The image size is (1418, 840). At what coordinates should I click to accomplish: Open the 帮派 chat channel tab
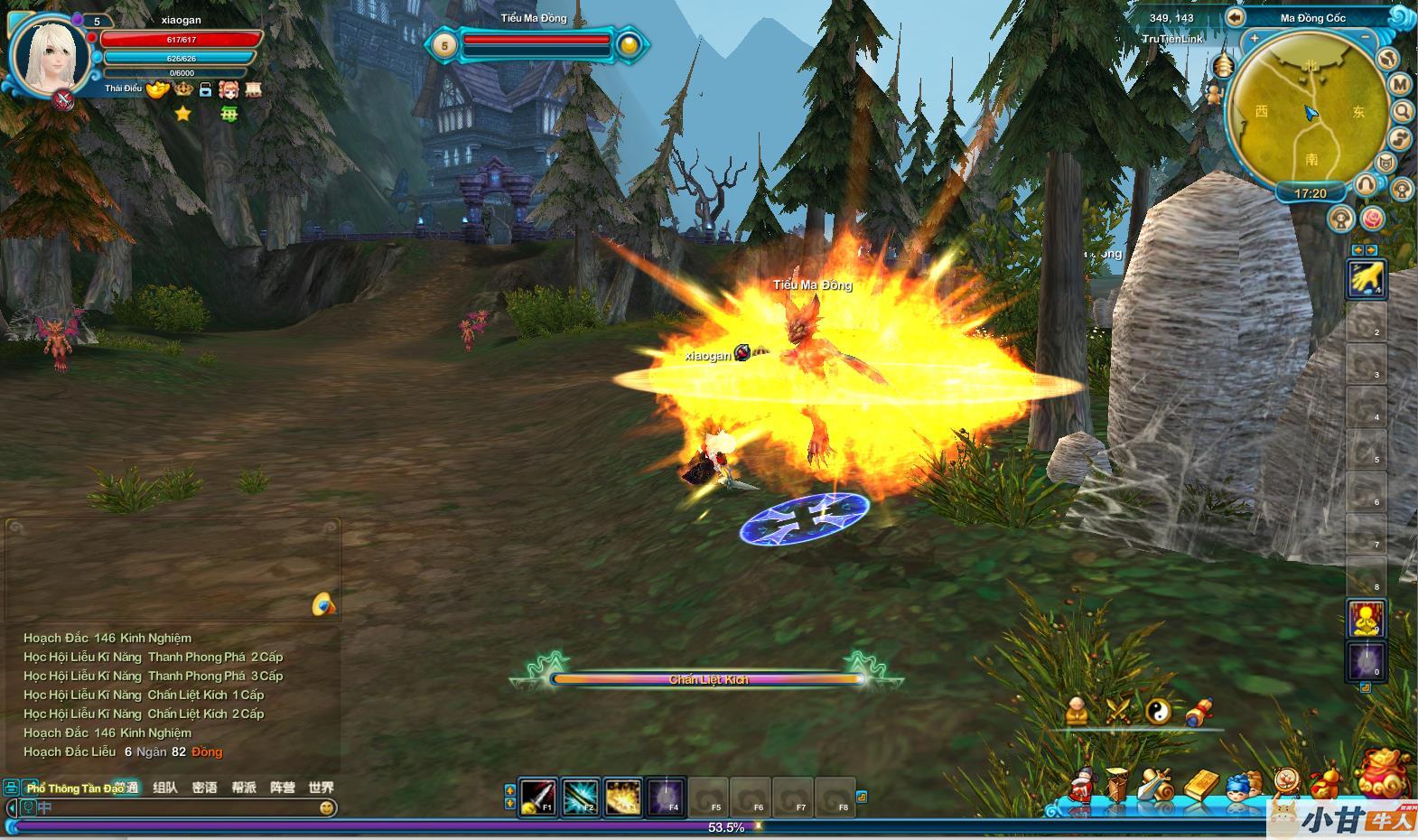coord(244,788)
